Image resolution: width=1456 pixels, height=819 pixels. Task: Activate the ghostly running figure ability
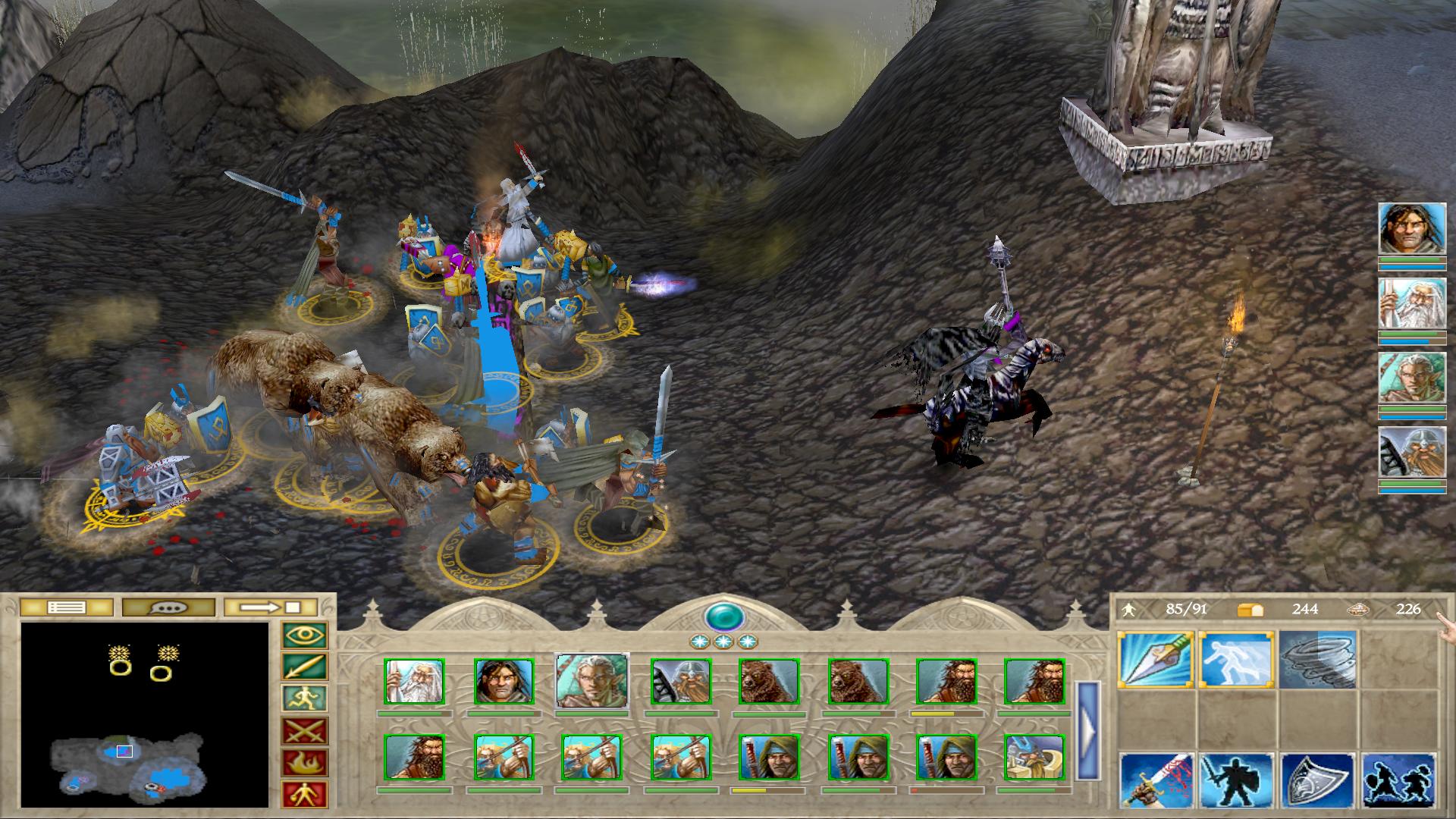pos(1236,660)
